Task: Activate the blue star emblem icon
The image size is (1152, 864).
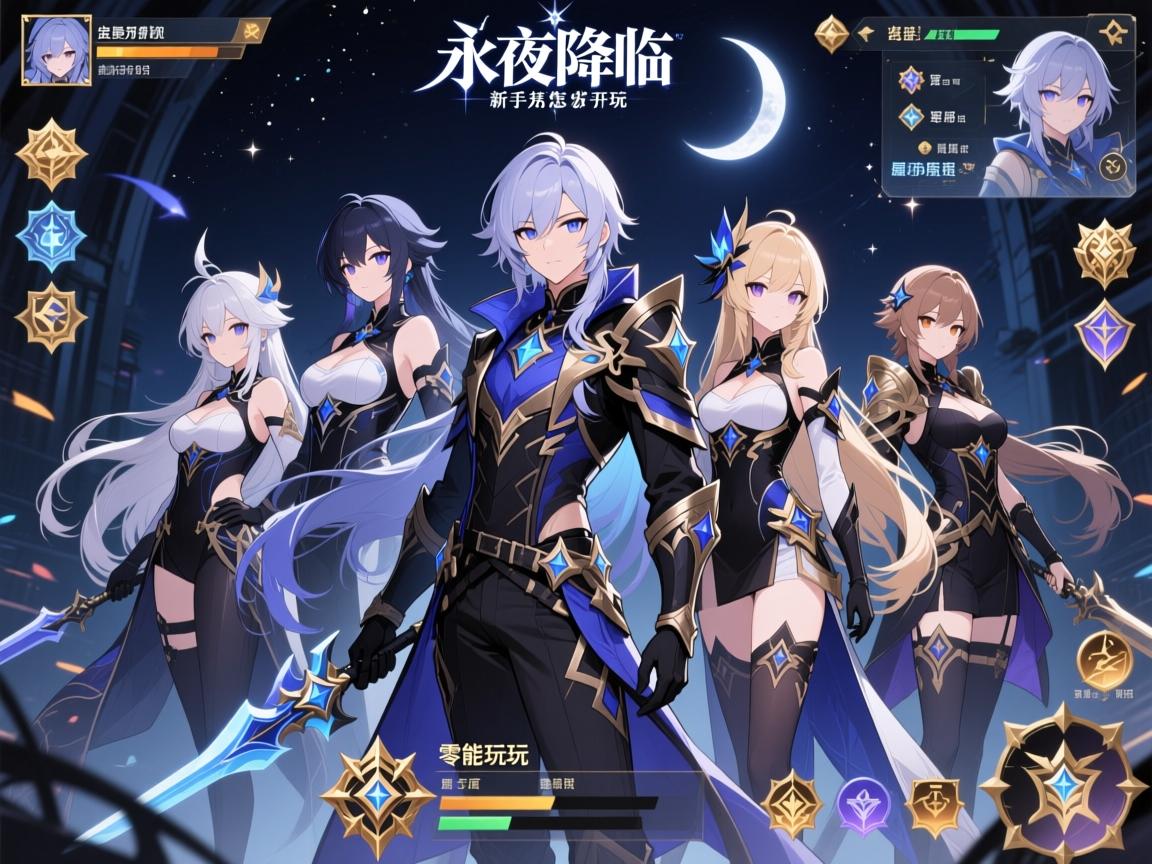Action: [51, 236]
